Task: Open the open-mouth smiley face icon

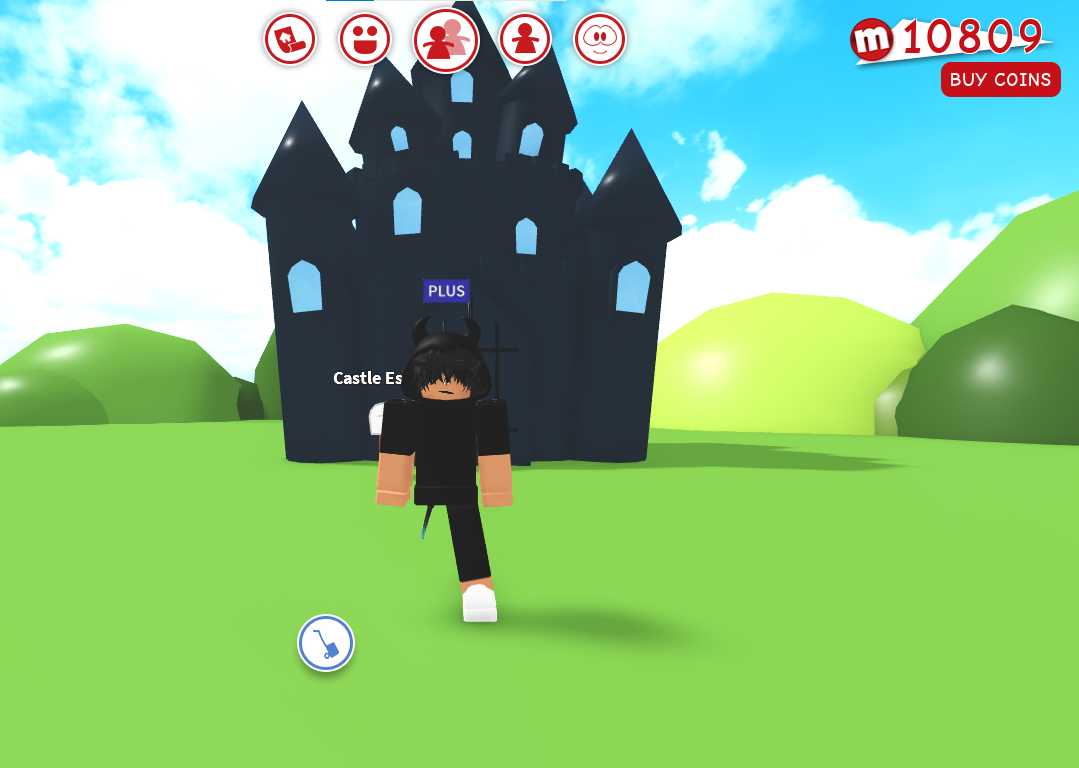Action: tap(365, 40)
